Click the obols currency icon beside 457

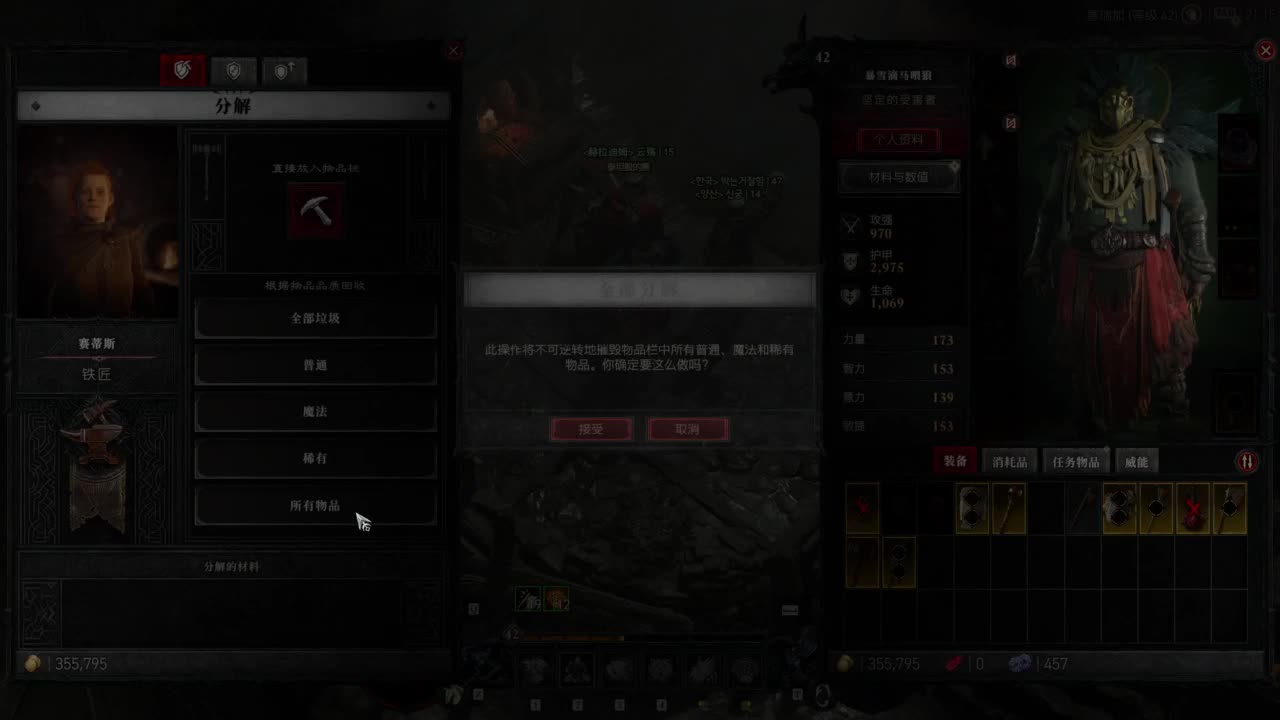pyautogui.click(x=1022, y=663)
